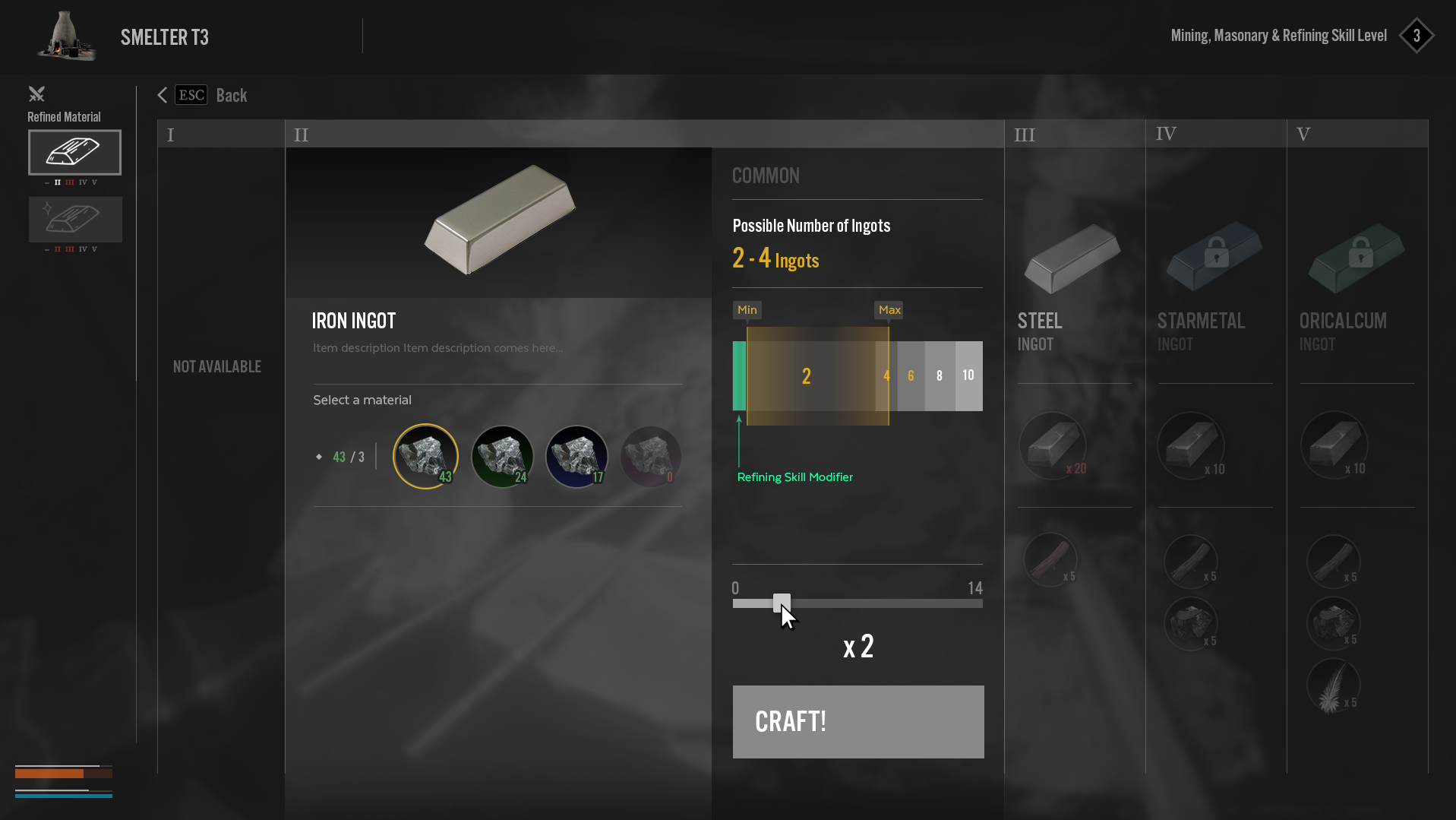Pick the blue ore material with 17

[x=576, y=456]
